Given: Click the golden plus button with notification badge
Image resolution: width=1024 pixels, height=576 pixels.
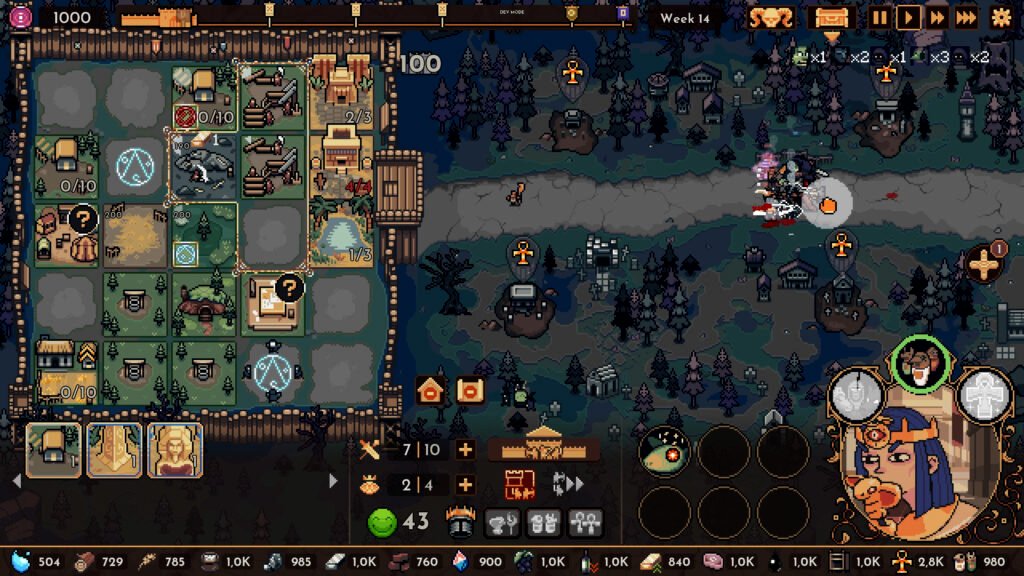Looking at the screenshot, I should (x=985, y=264).
